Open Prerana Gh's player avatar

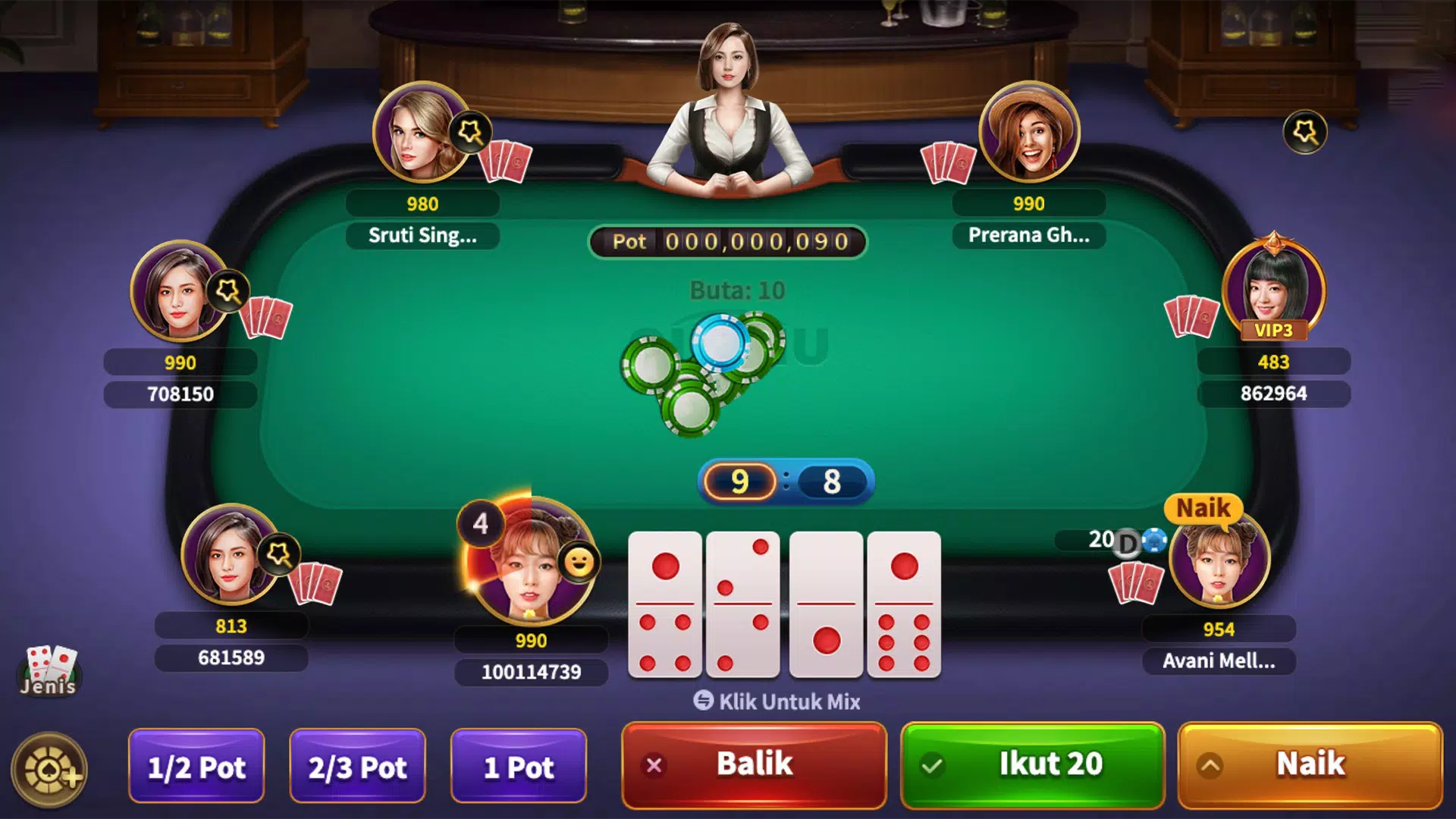pyautogui.click(x=1029, y=133)
